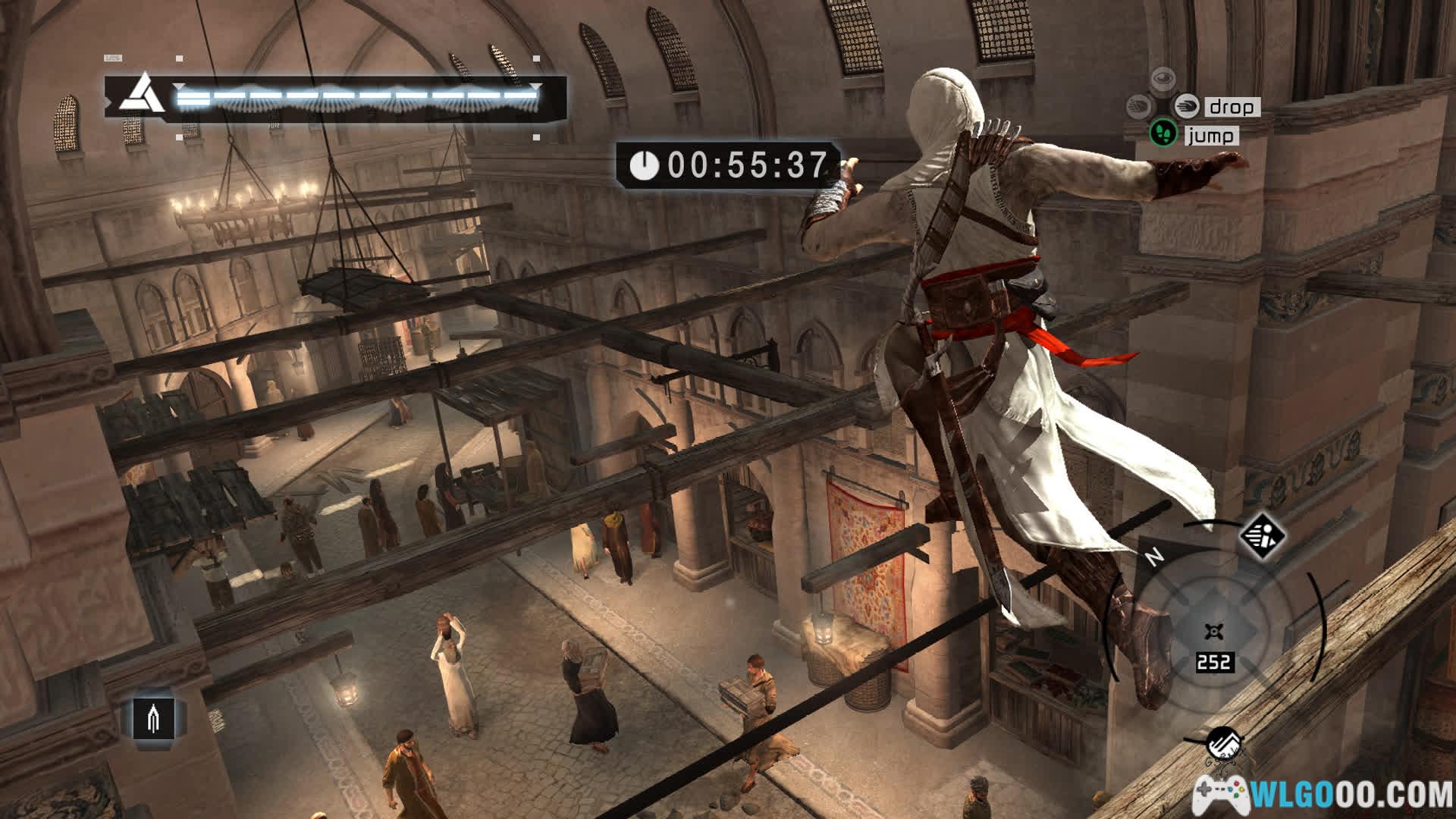Click the open-hand drop icon
Image resolution: width=1456 pixels, height=819 pixels.
coord(1186,106)
